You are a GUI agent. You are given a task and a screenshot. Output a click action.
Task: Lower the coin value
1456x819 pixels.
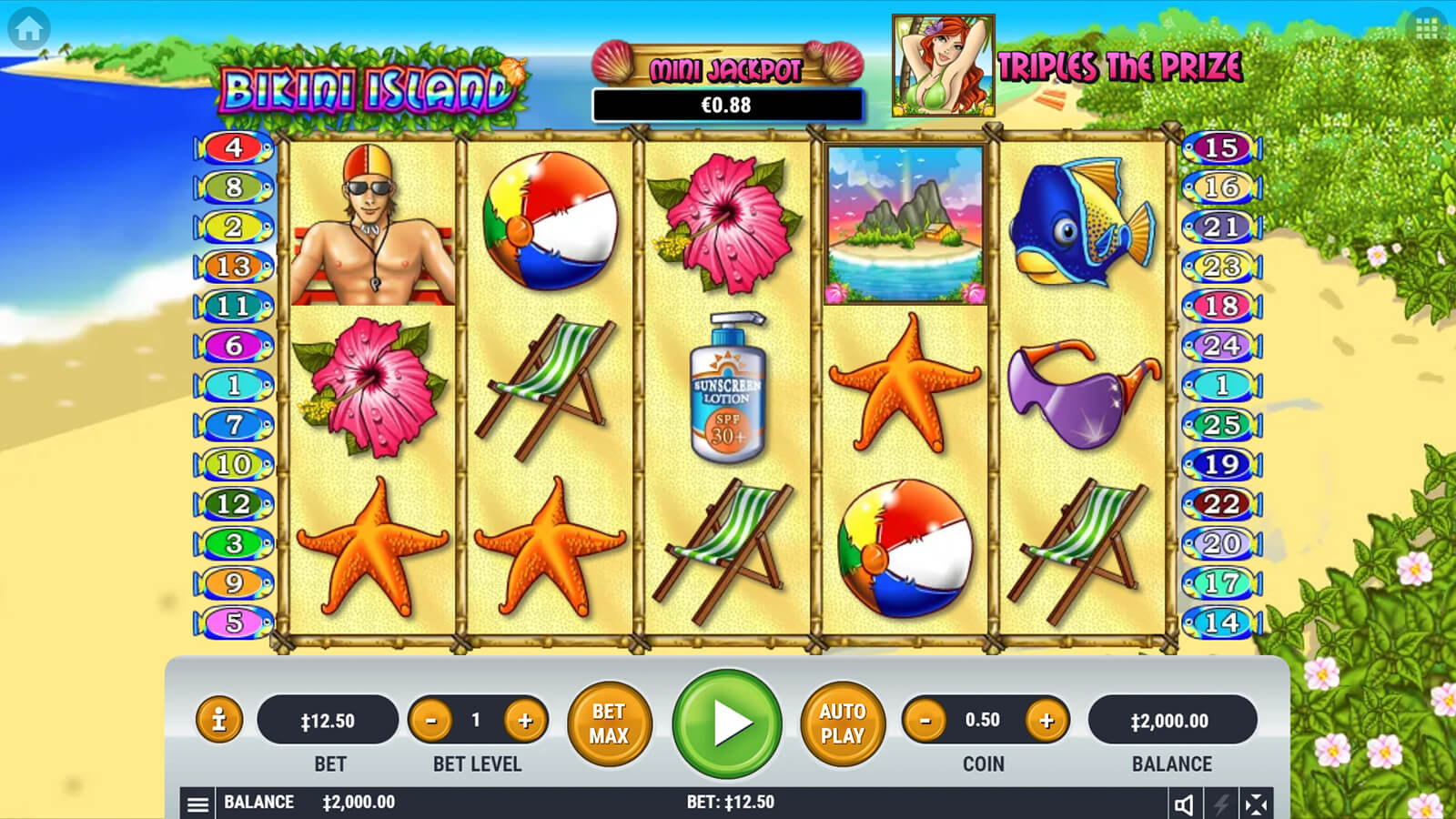click(925, 722)
